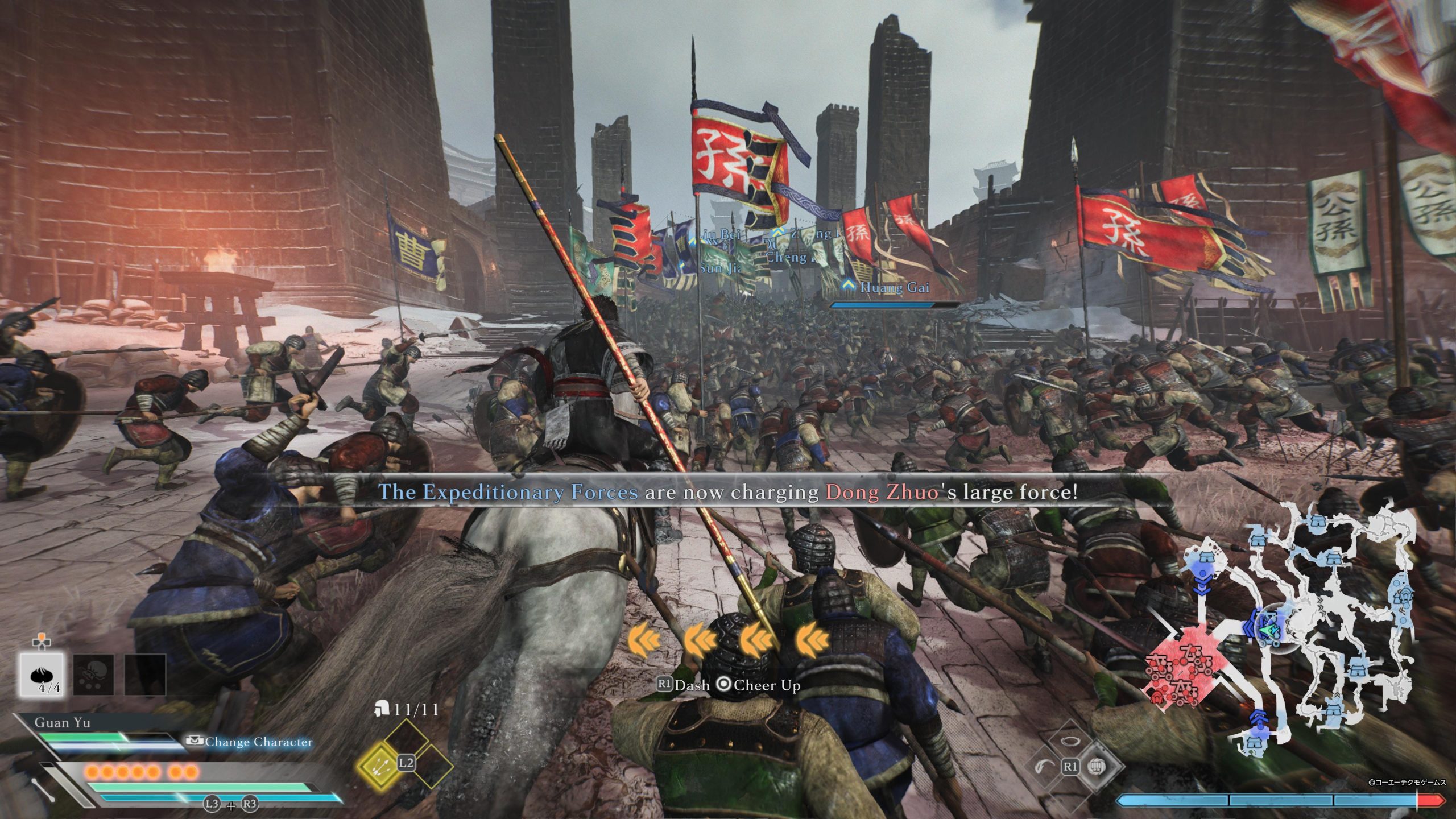Select the Huang Gai officer marker
The image size is (1456, 819).
tap(894, 288)
